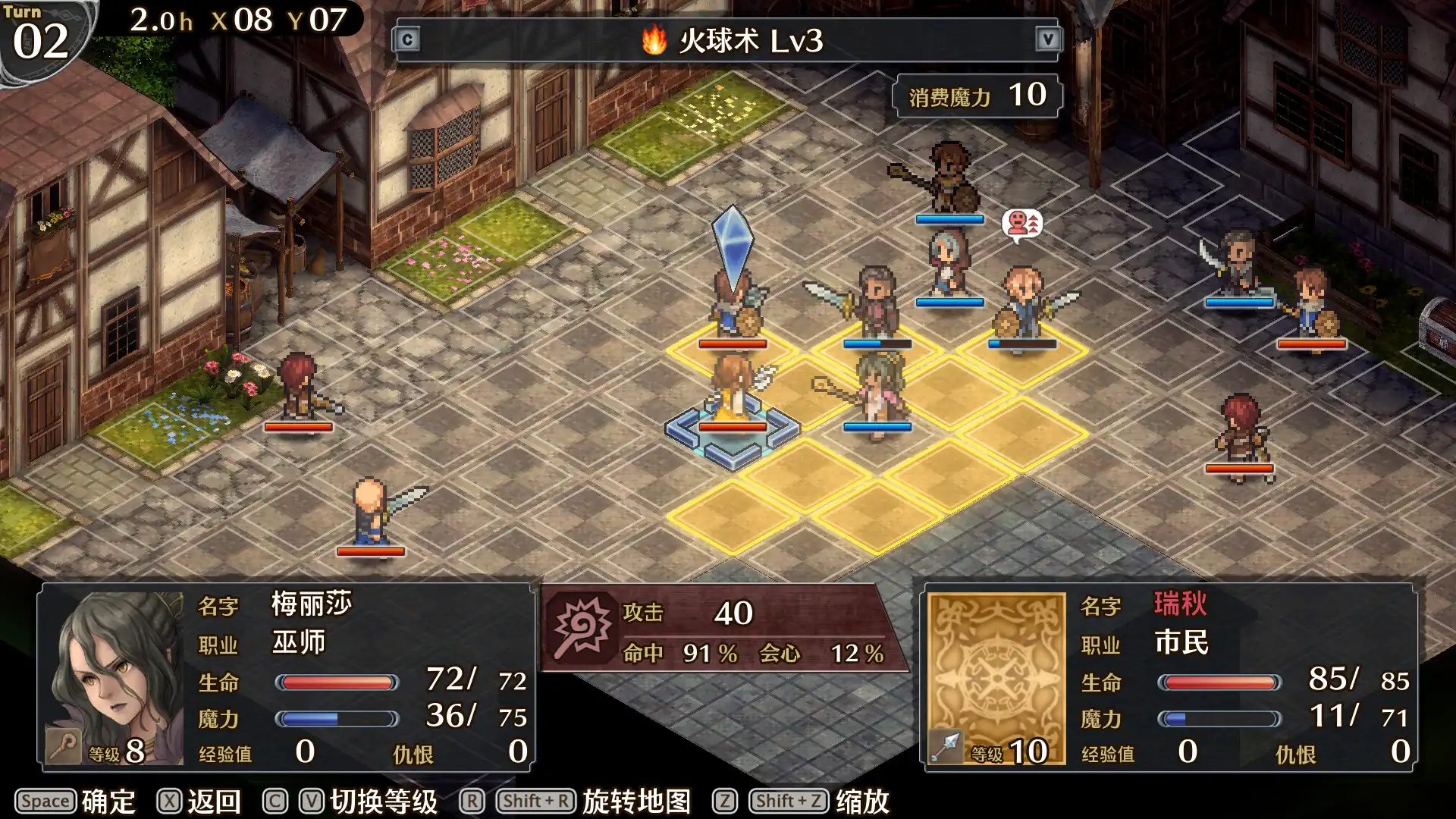The width and height of the screenshot is (1456, 819).
Task: Toggle skill level down with the C button
Action: point(408,40)
